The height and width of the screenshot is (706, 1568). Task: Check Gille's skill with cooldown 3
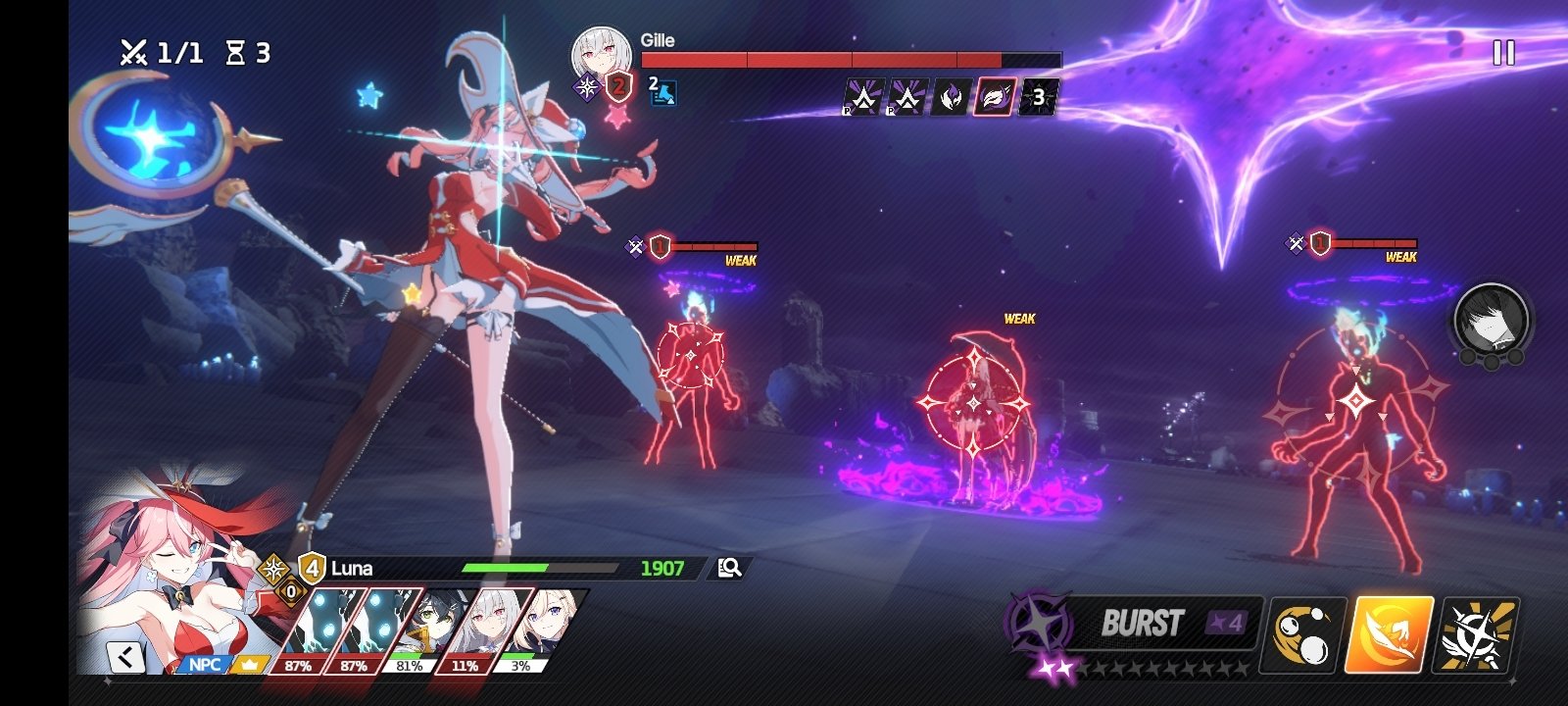pos(1038,97)
